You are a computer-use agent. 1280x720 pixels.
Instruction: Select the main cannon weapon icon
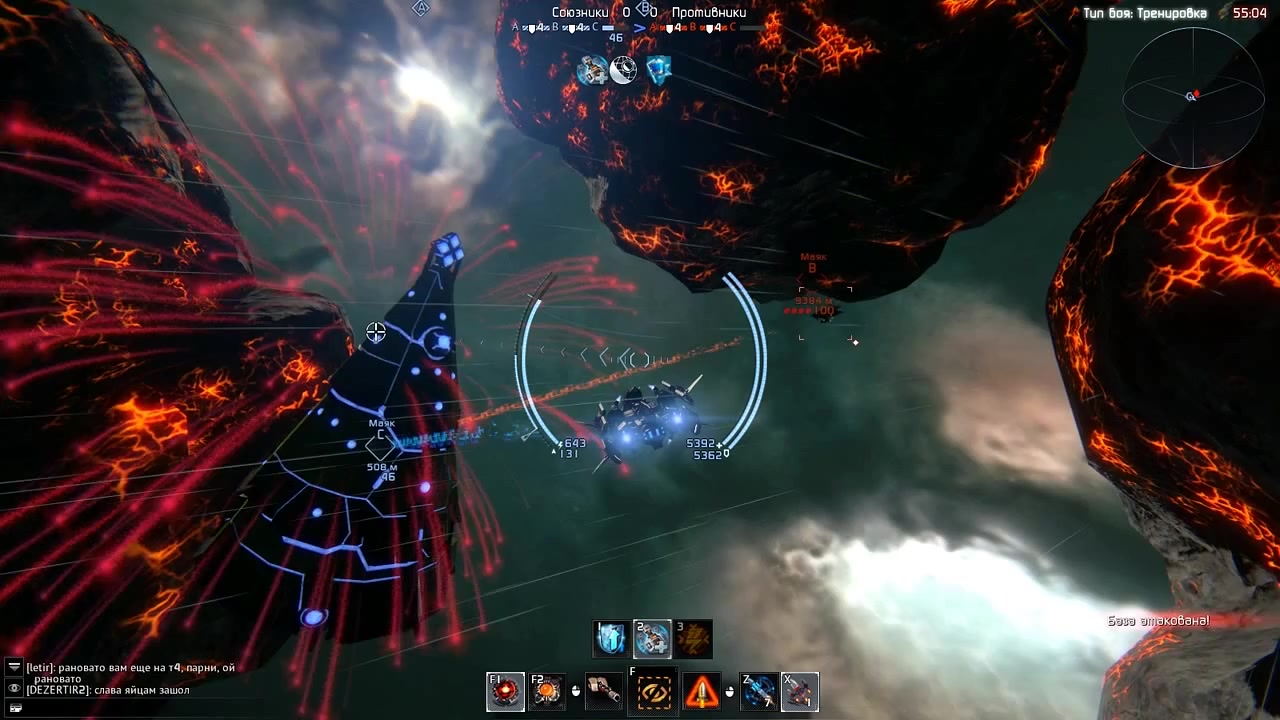click(603, 691)
